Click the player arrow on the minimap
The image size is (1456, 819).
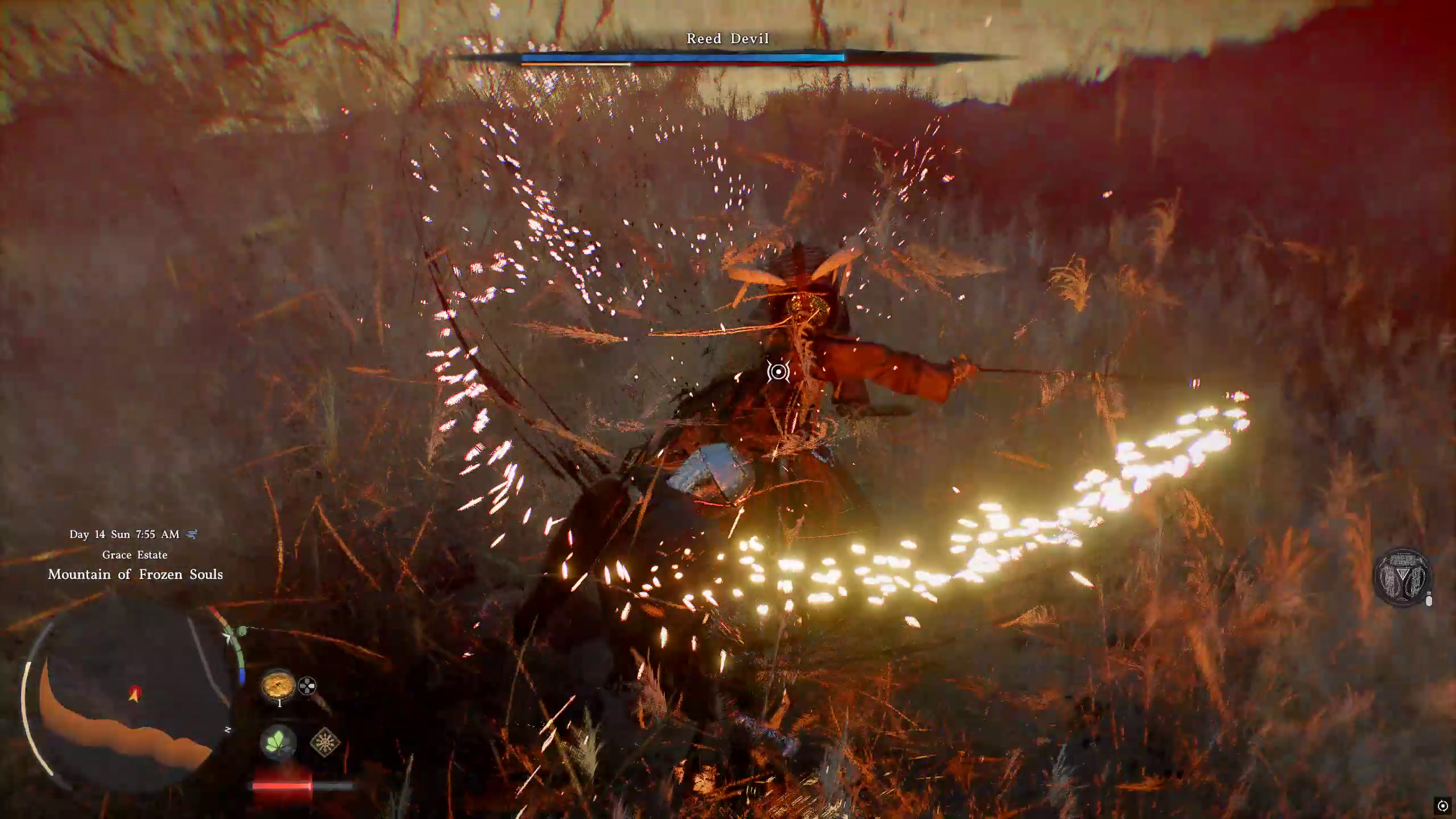[x=134, y=693]
